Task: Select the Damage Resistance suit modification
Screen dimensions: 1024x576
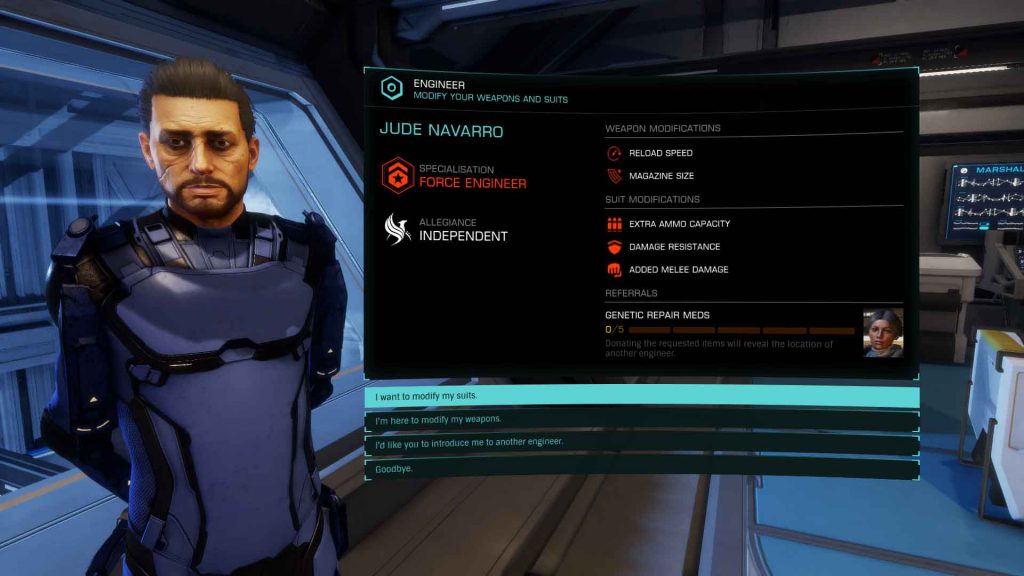Action: pyautogui.click(x=674, y=247)
